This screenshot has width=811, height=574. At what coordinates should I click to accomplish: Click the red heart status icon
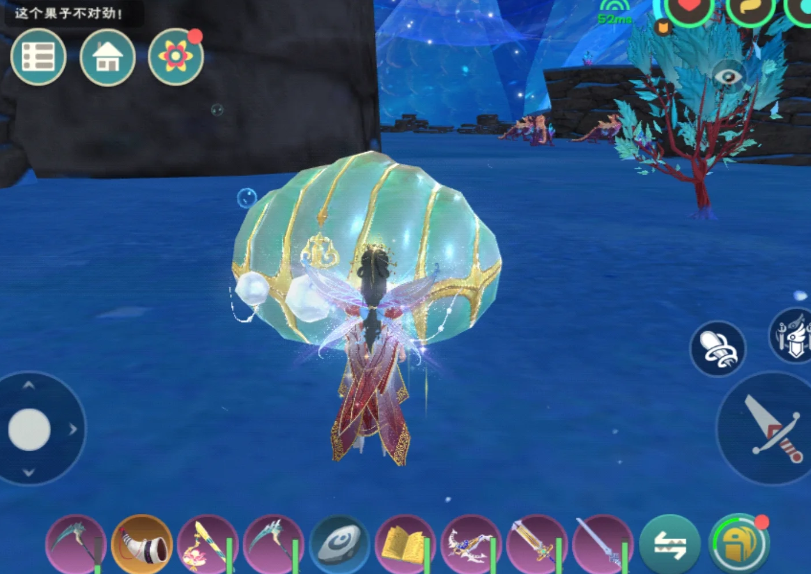[689, 8]
